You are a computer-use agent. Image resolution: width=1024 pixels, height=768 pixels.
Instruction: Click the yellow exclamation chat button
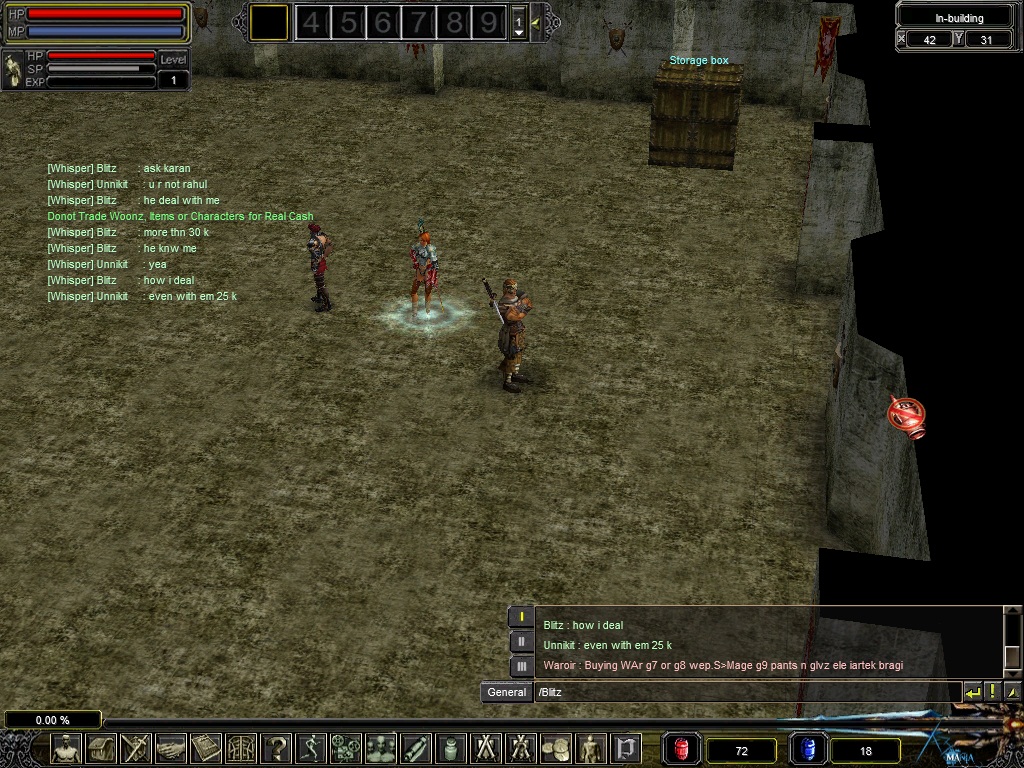tap(993, 692)
